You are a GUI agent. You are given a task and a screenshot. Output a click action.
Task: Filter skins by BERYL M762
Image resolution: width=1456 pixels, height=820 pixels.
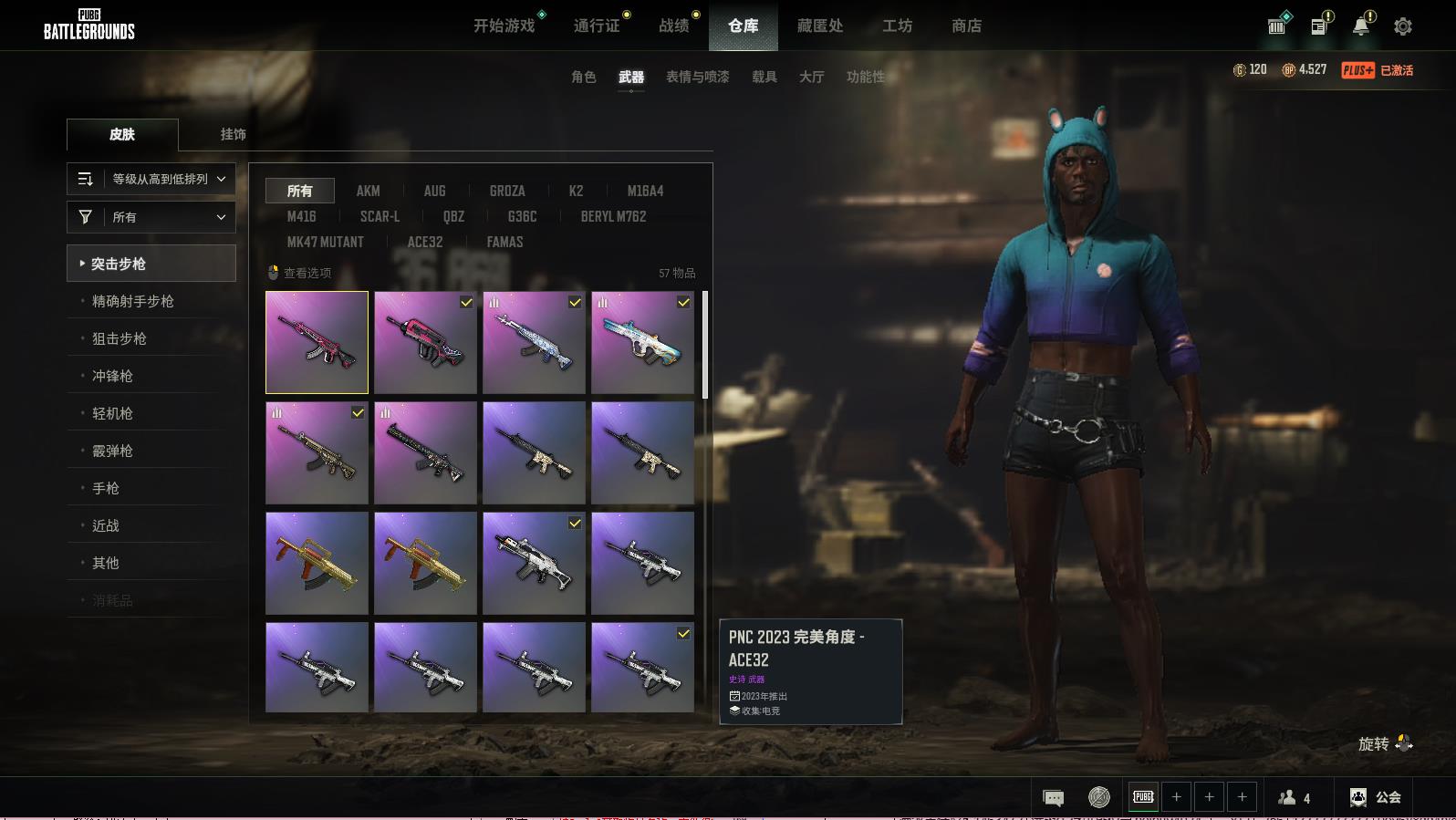pos(613,216)
